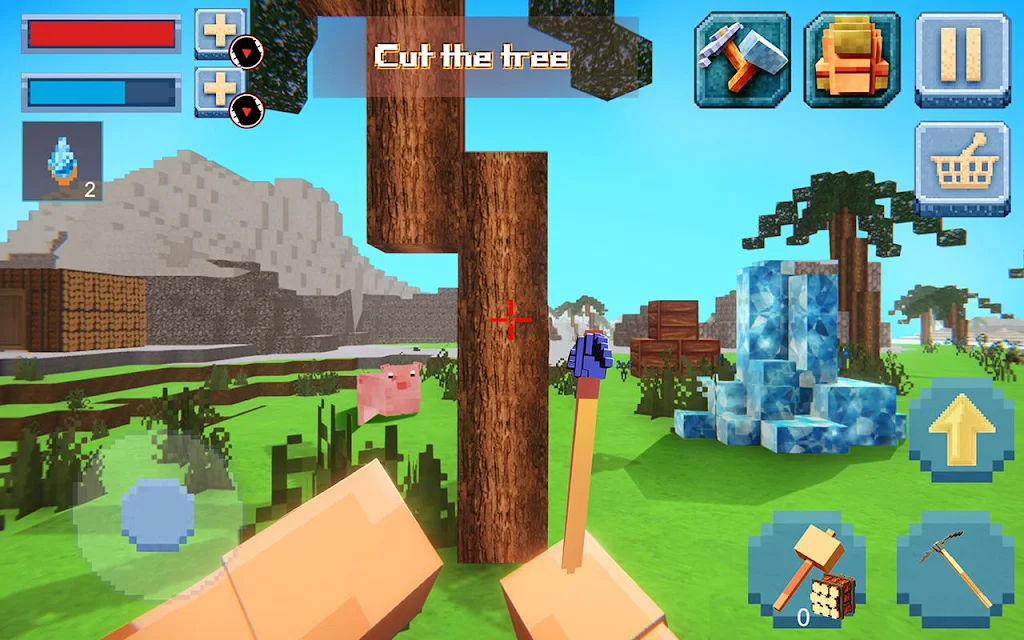Viewport: 1024px width, 640px height.
Task: Select the blue crystal item slot
Action: (x=63, y=161)
